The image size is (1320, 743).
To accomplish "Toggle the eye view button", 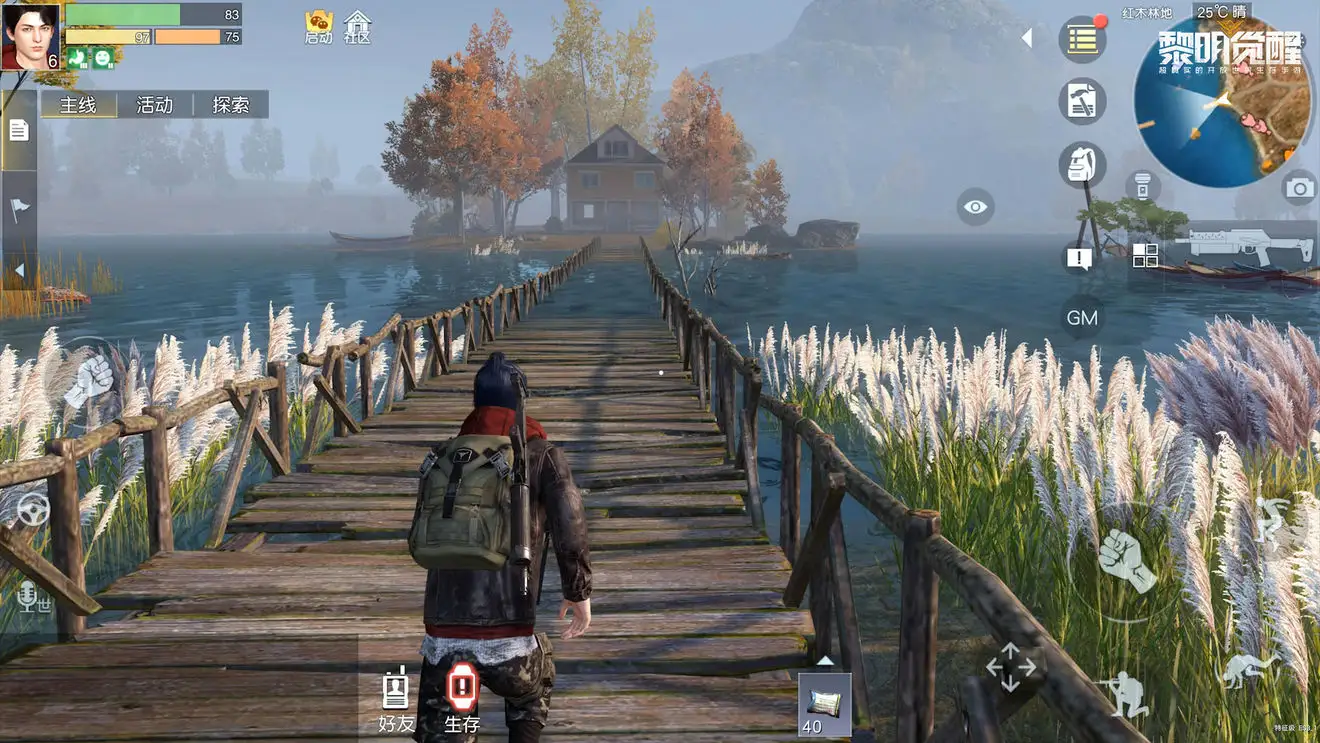I will [975, 207].
